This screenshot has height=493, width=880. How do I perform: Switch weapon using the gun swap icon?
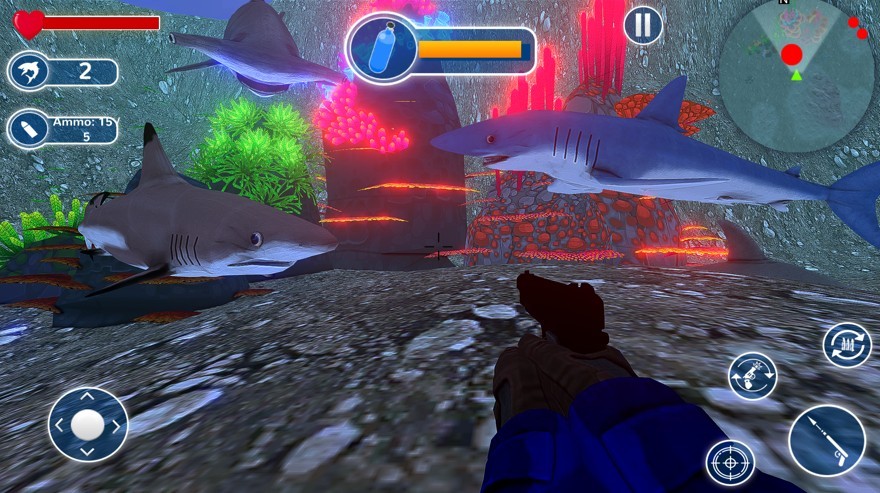pos(752,376)
